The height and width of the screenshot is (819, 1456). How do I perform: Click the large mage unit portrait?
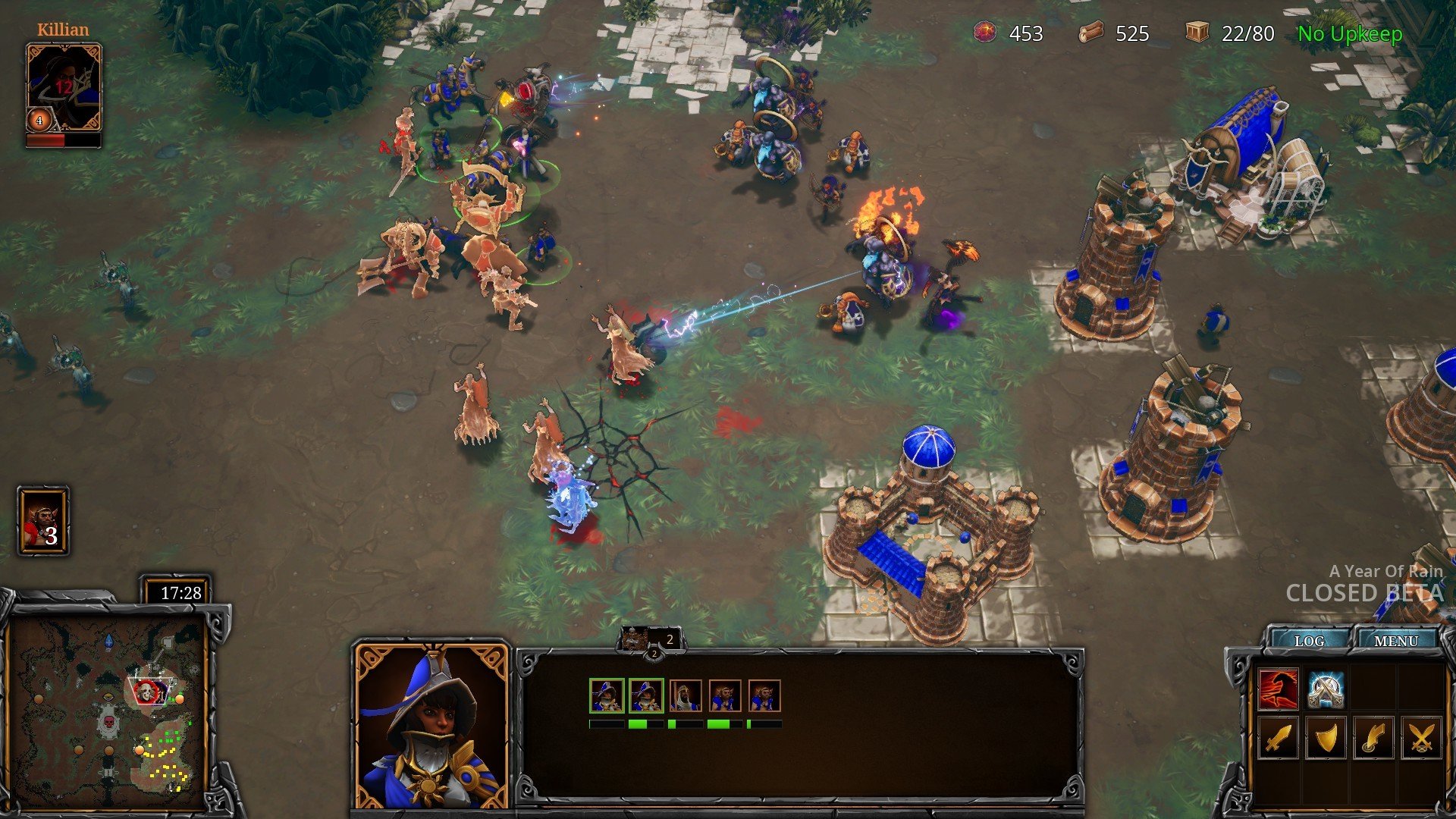pos(431,726)
